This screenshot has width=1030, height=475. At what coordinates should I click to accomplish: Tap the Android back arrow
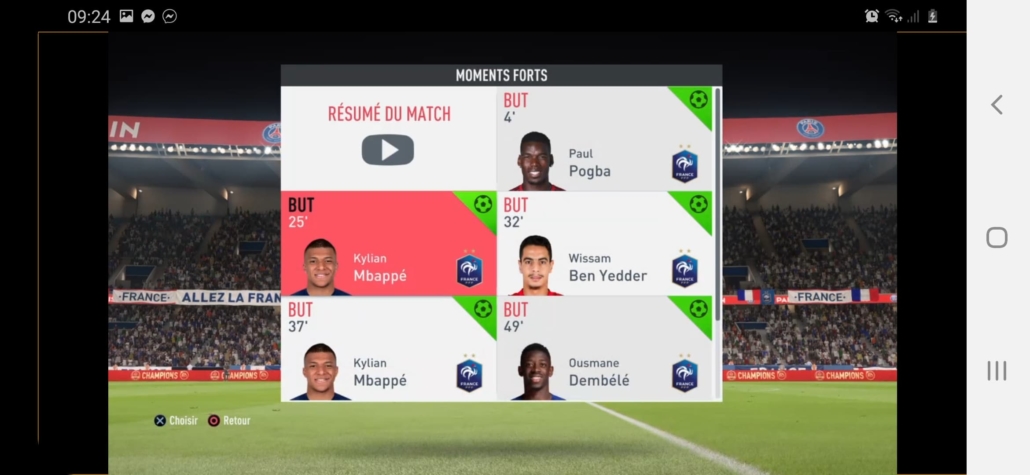click(x=996, y=105)
